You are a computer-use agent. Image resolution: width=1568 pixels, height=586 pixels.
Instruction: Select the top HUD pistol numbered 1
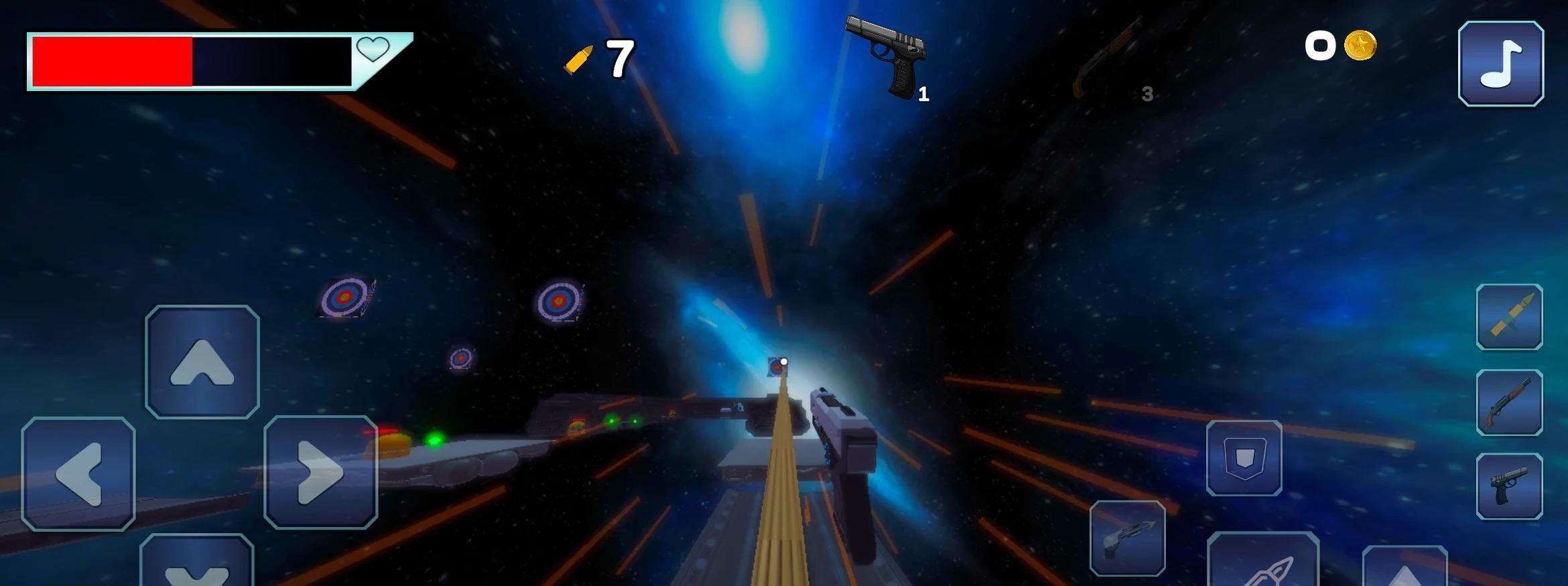tap(887, 57)
